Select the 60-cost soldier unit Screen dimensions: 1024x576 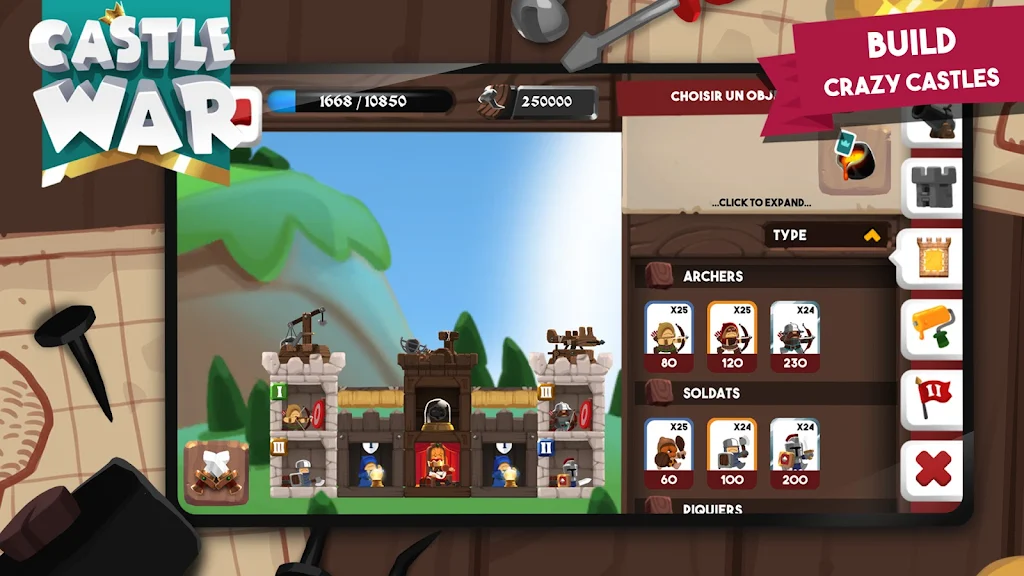pyautogui.click(x=669, y=452)
